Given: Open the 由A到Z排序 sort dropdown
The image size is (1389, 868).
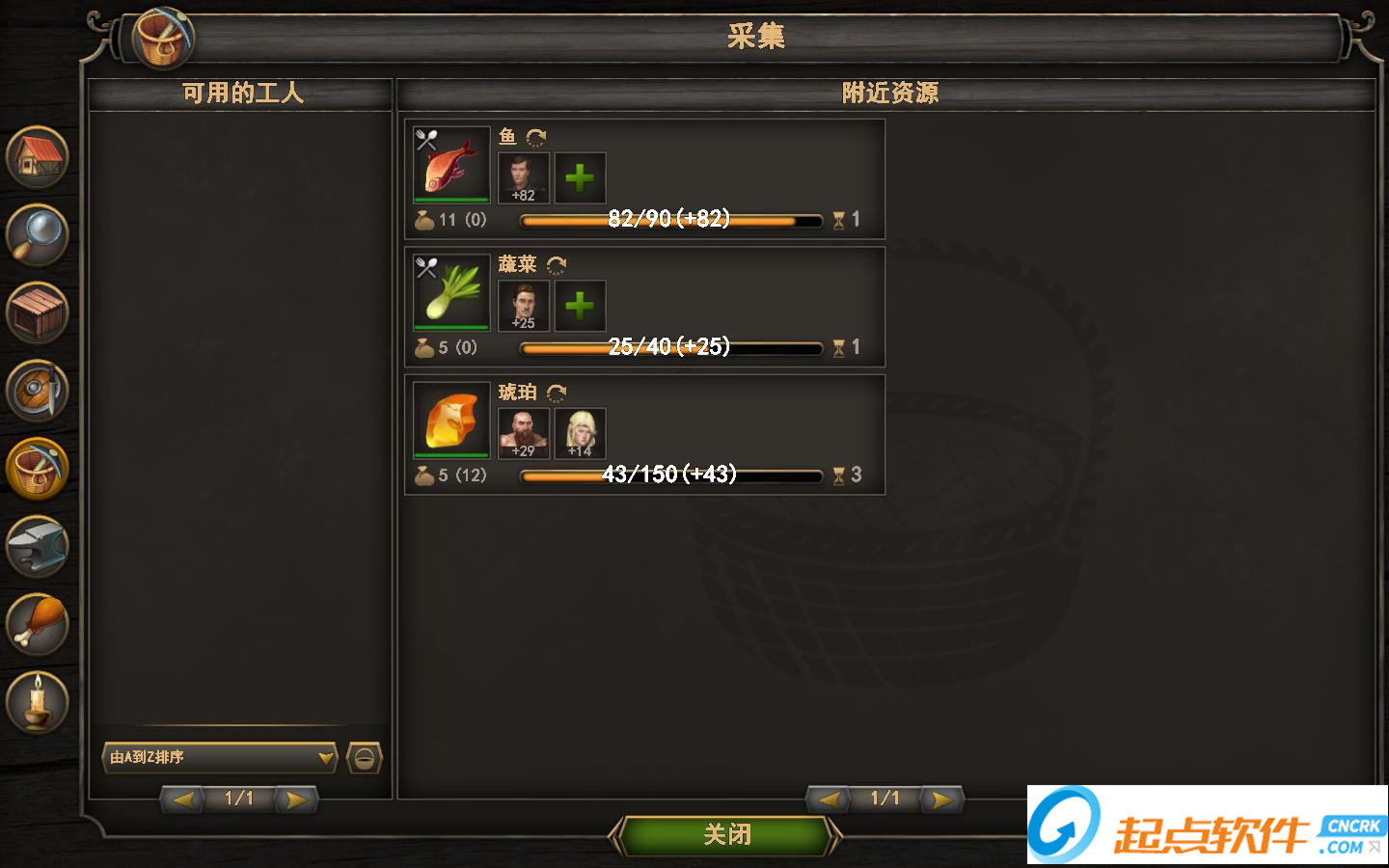Looking at the screenshot, I should click(220, 759).
